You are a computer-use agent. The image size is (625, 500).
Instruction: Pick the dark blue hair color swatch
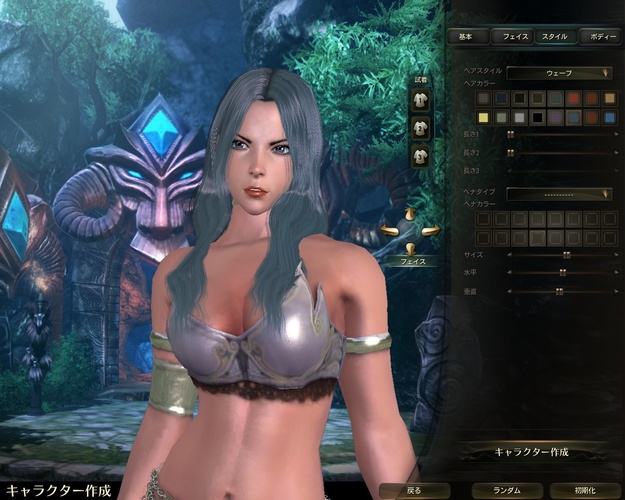click(x=503, y=98)
